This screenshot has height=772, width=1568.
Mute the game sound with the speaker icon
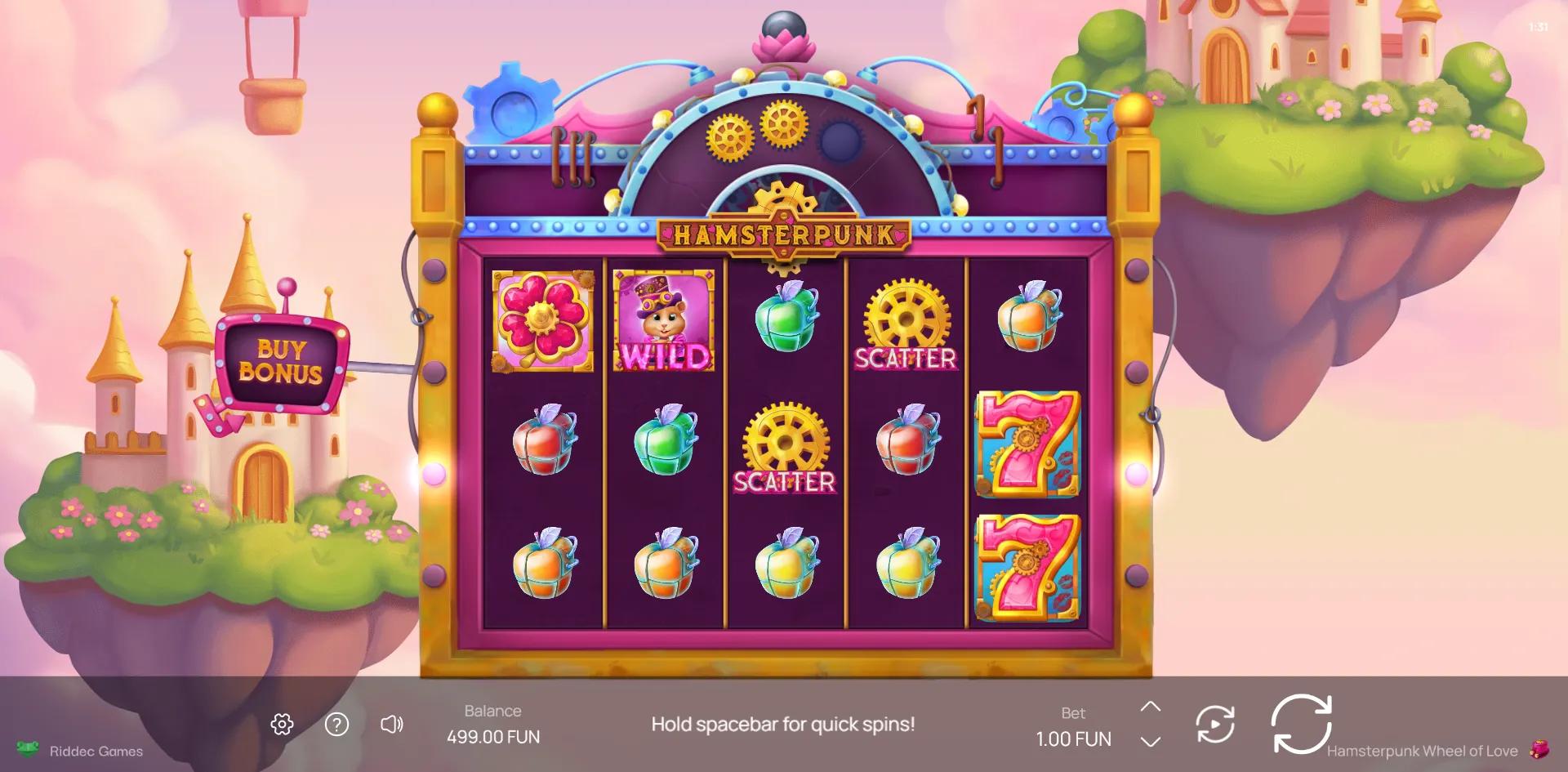392,723
